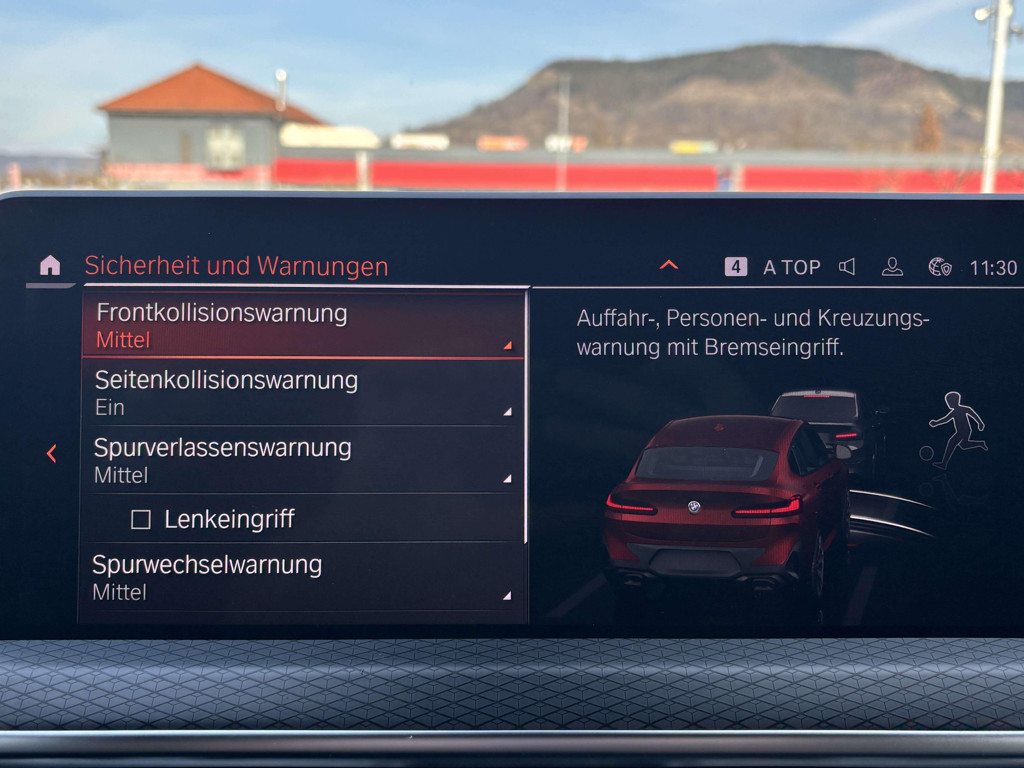Open the speaker sound icon
Screen dimensions: 1024x768
(847, 267)
